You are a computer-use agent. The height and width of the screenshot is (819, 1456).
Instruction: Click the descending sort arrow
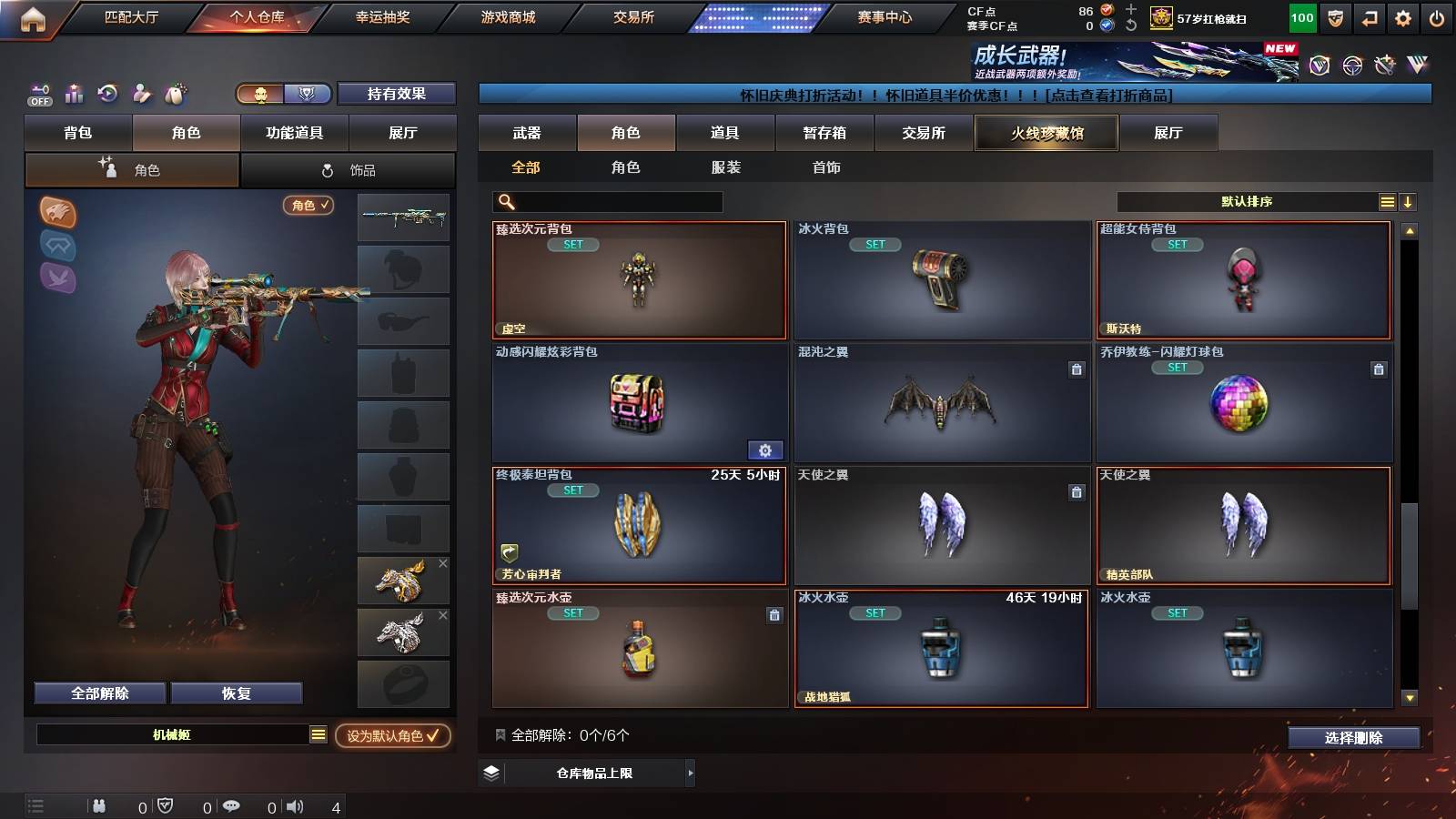(x=1408, y=201)
